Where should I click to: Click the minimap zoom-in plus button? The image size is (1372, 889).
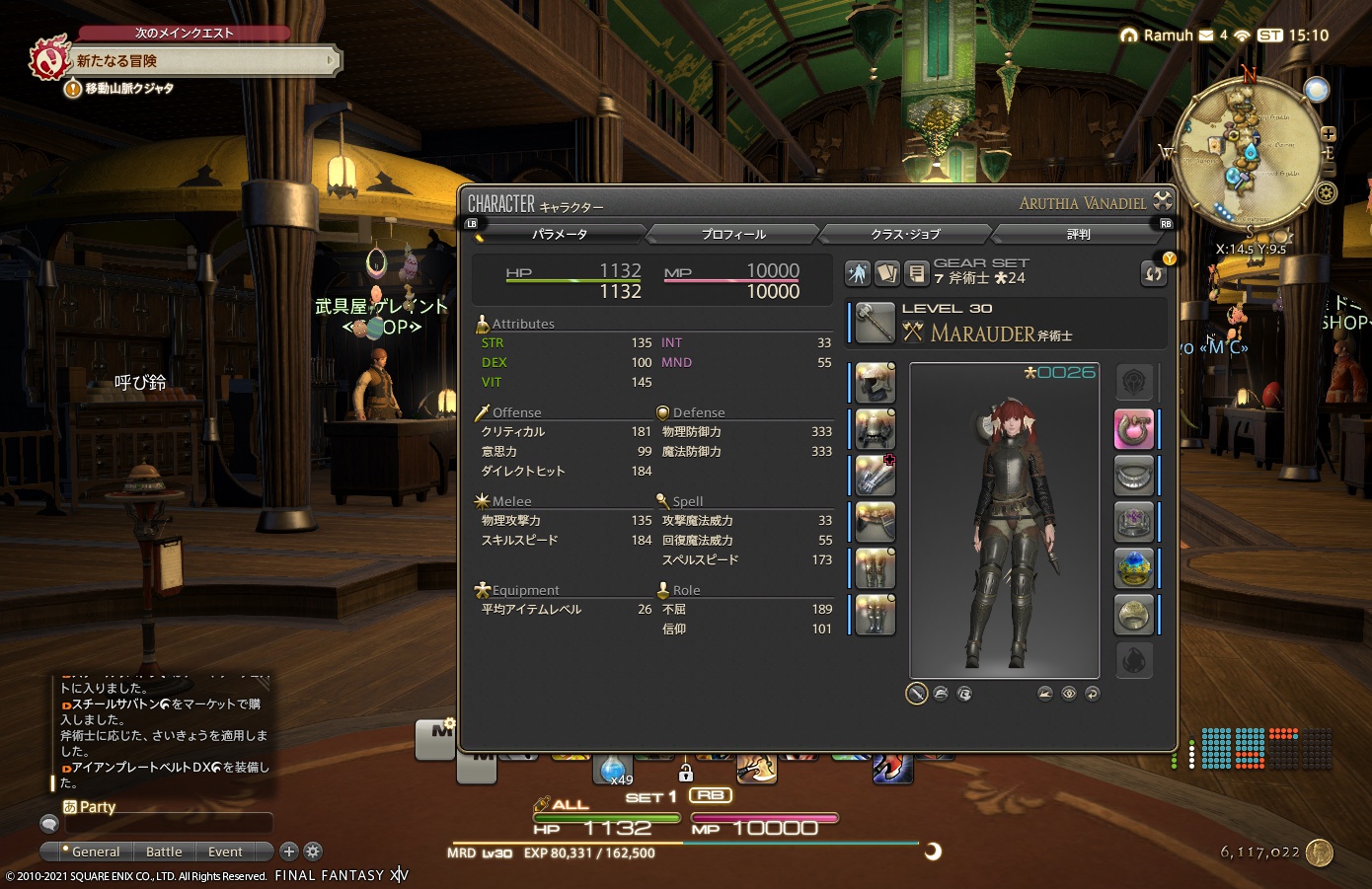tap(1329, 132)
